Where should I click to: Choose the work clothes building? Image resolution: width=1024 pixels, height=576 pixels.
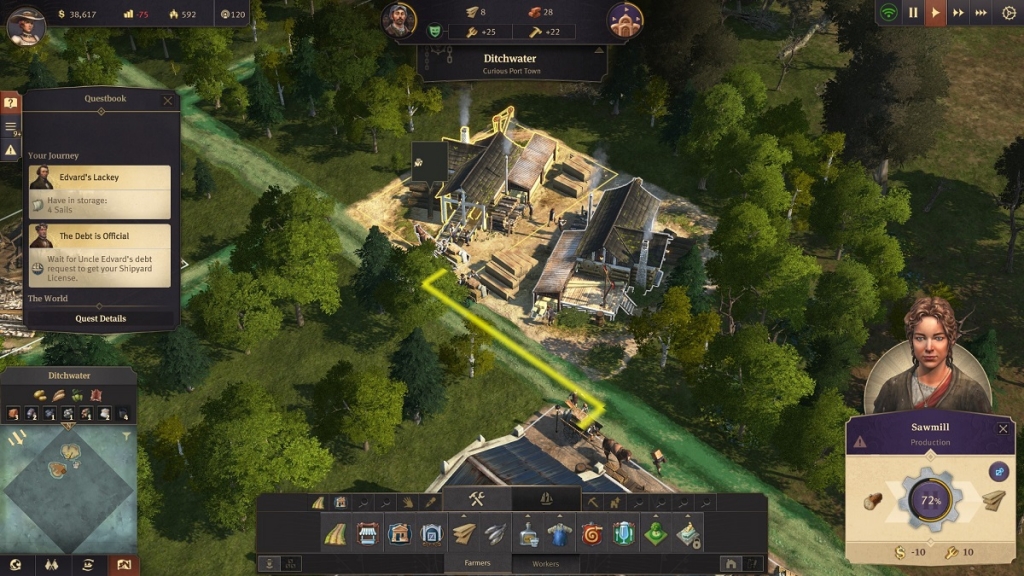tap(558, 534)
